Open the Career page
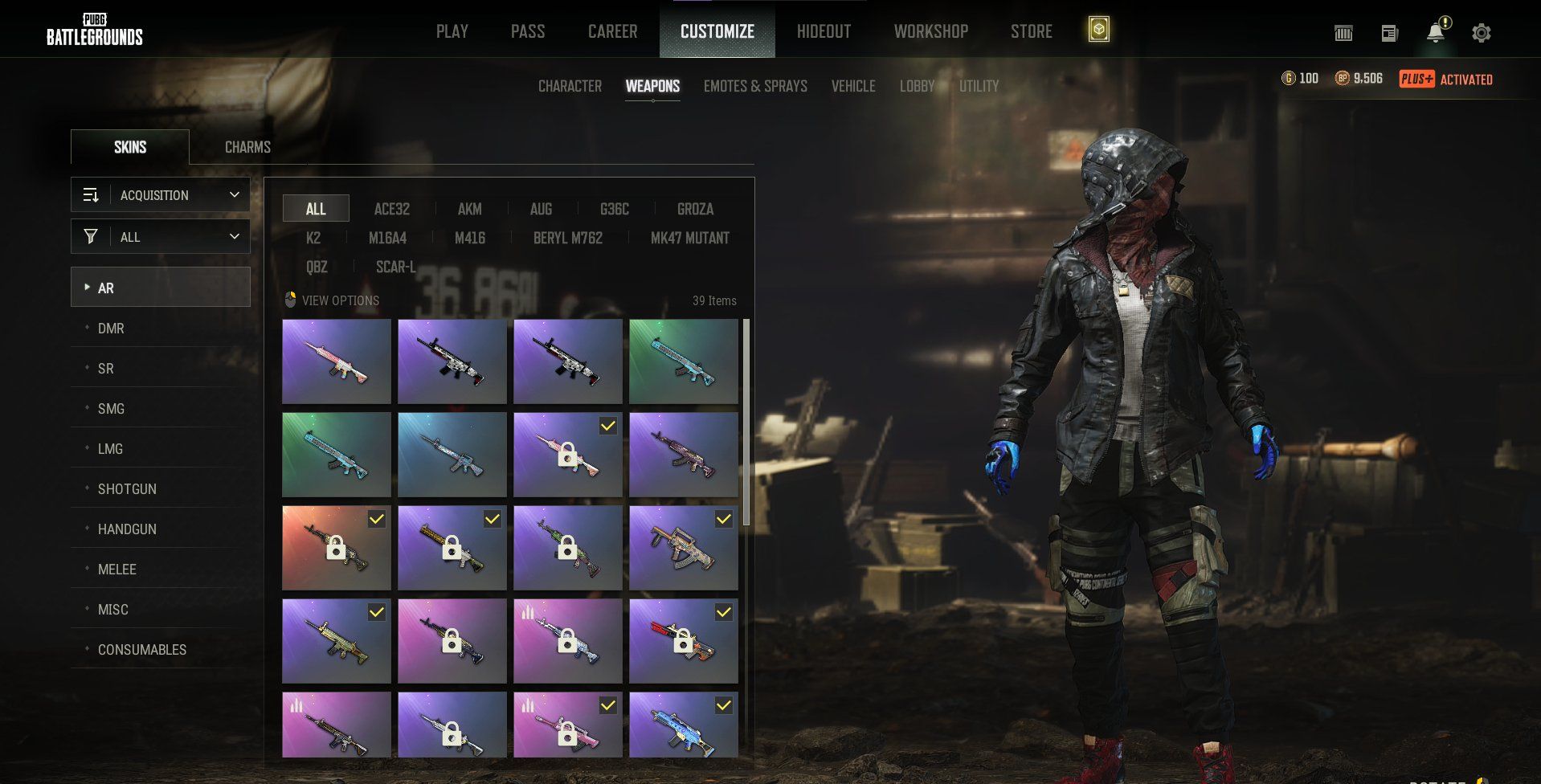Screen dimensions: 1541x784 coord(612,31)
